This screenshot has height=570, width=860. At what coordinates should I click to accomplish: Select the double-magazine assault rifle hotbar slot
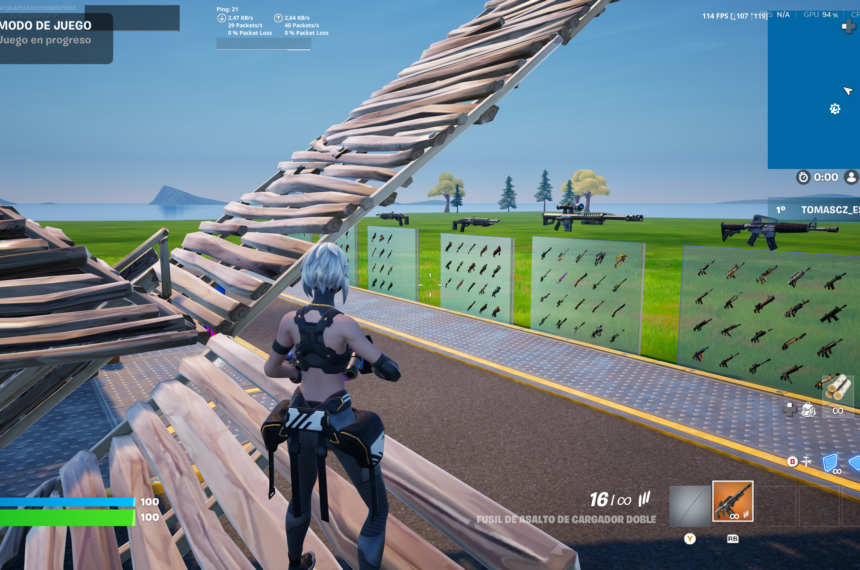[732, 502]
